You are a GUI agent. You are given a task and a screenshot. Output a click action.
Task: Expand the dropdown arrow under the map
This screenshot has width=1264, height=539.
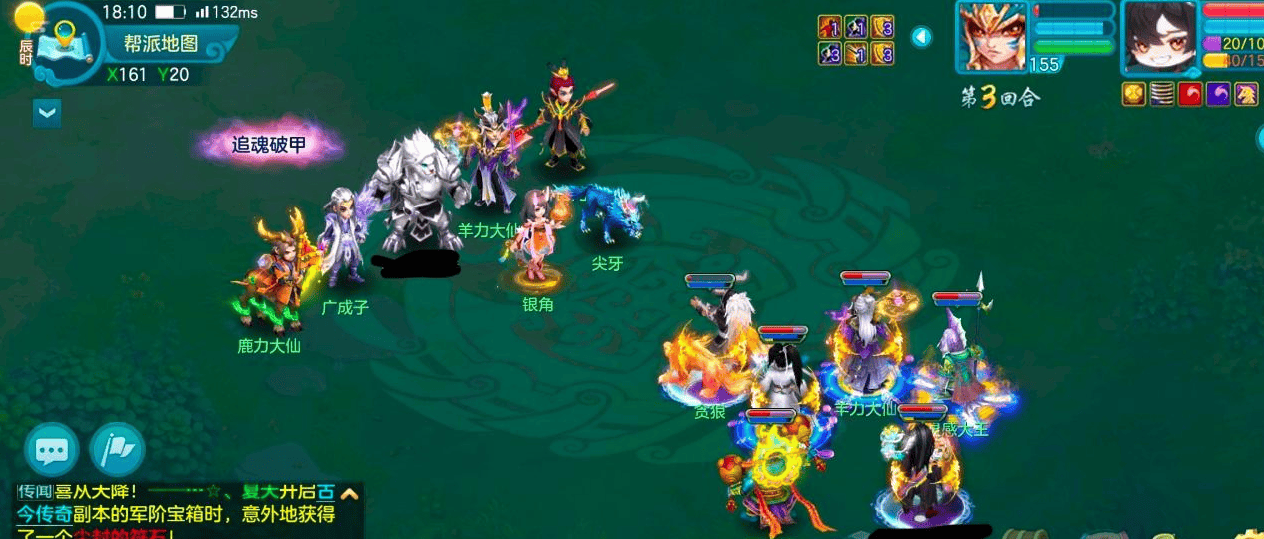click(47, 113)
